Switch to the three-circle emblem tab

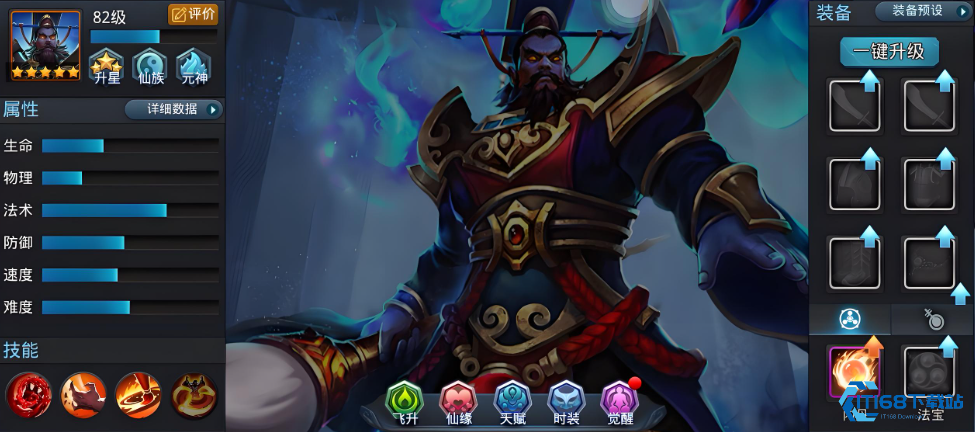[849, 319]
